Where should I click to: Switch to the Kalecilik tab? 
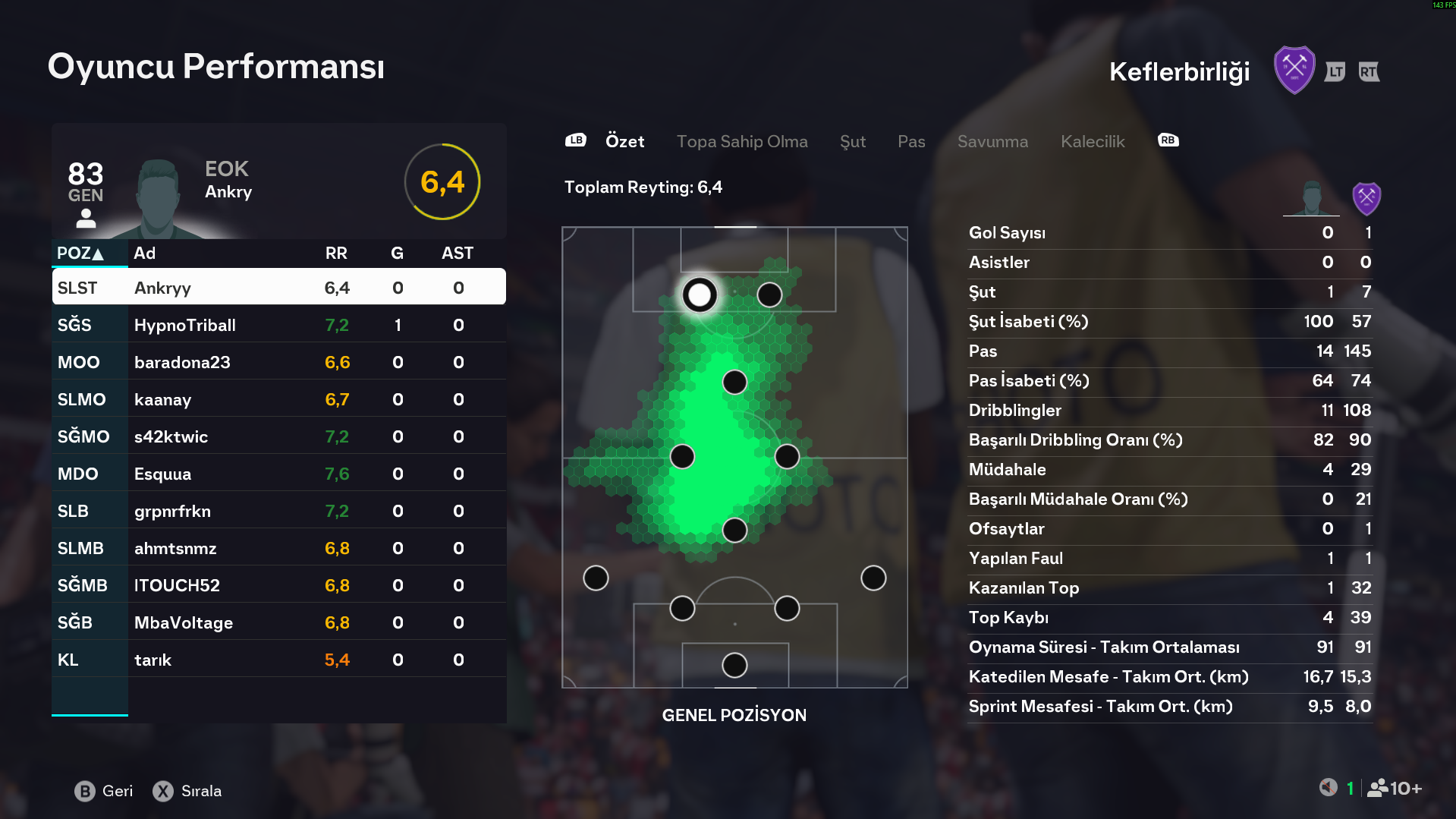point(1092,142)
